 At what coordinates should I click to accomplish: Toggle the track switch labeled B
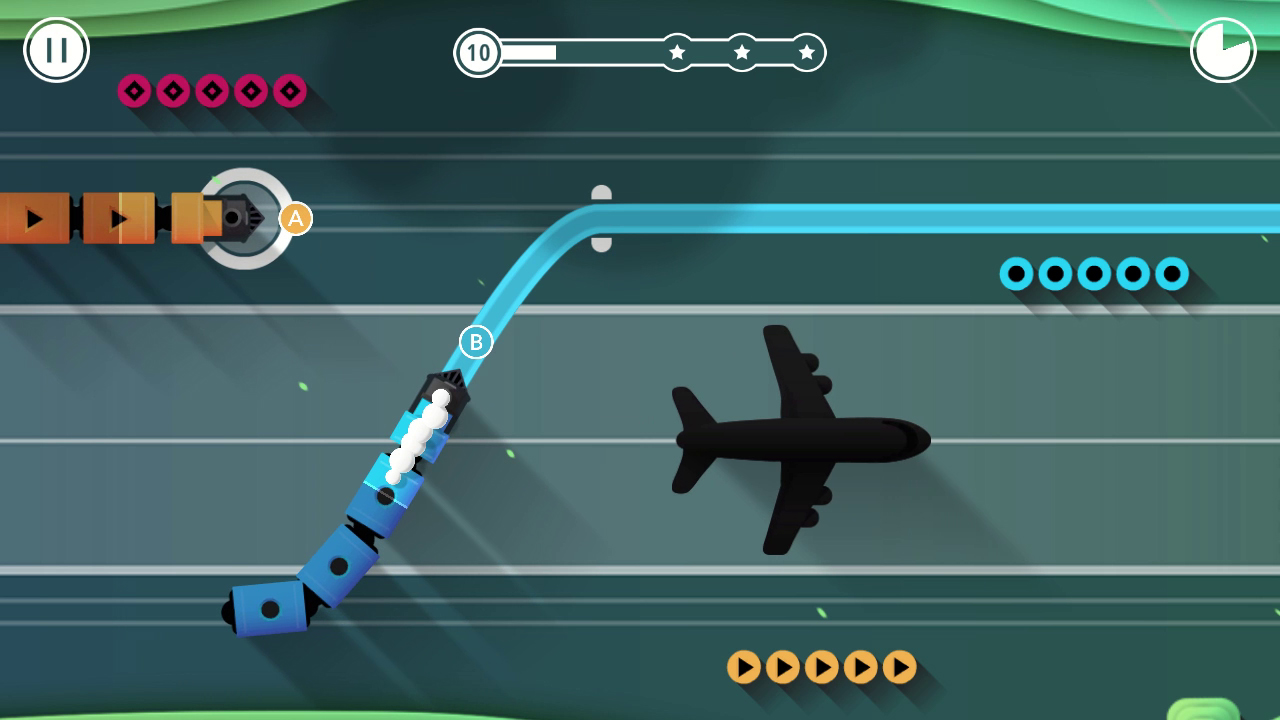475,341
